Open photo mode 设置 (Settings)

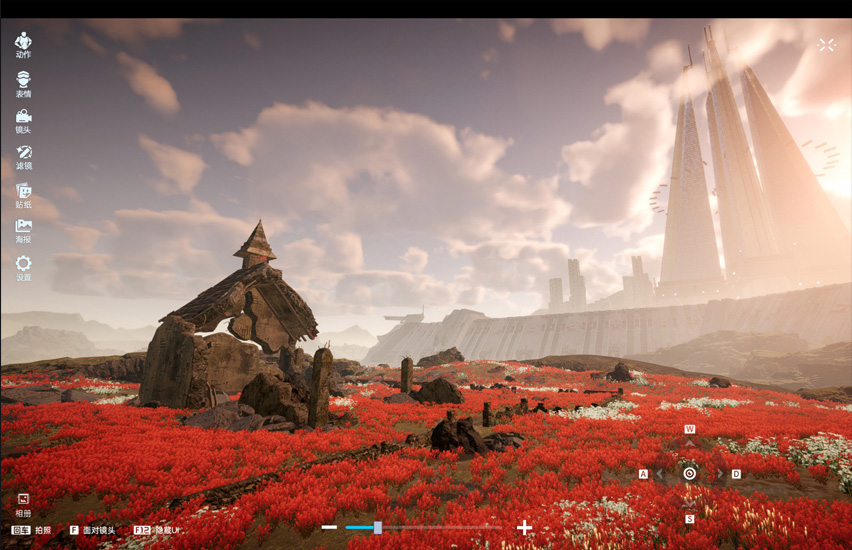pyautogui.click(x=23, y=266)
